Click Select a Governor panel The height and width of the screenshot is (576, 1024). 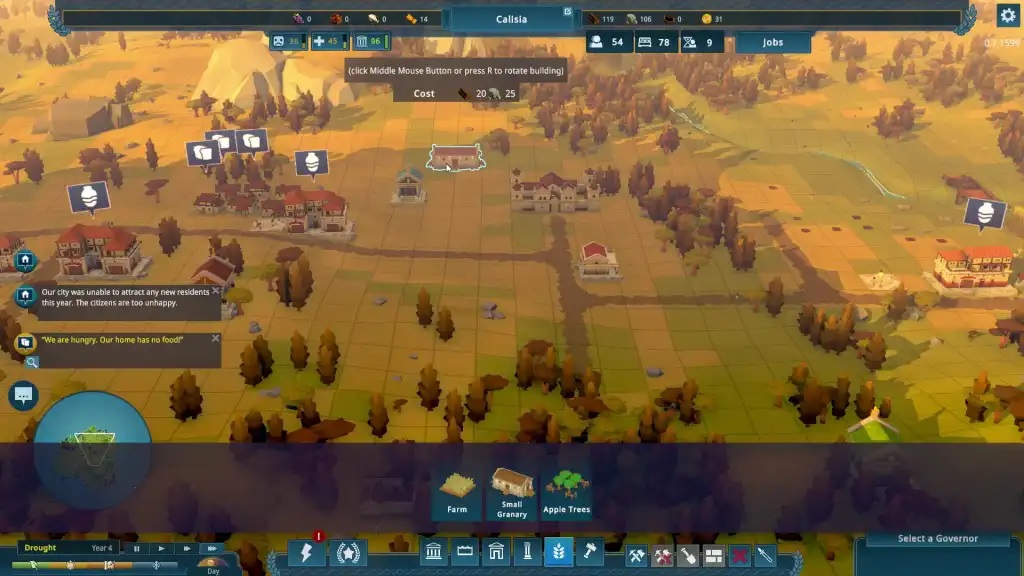tap(937, 539)
